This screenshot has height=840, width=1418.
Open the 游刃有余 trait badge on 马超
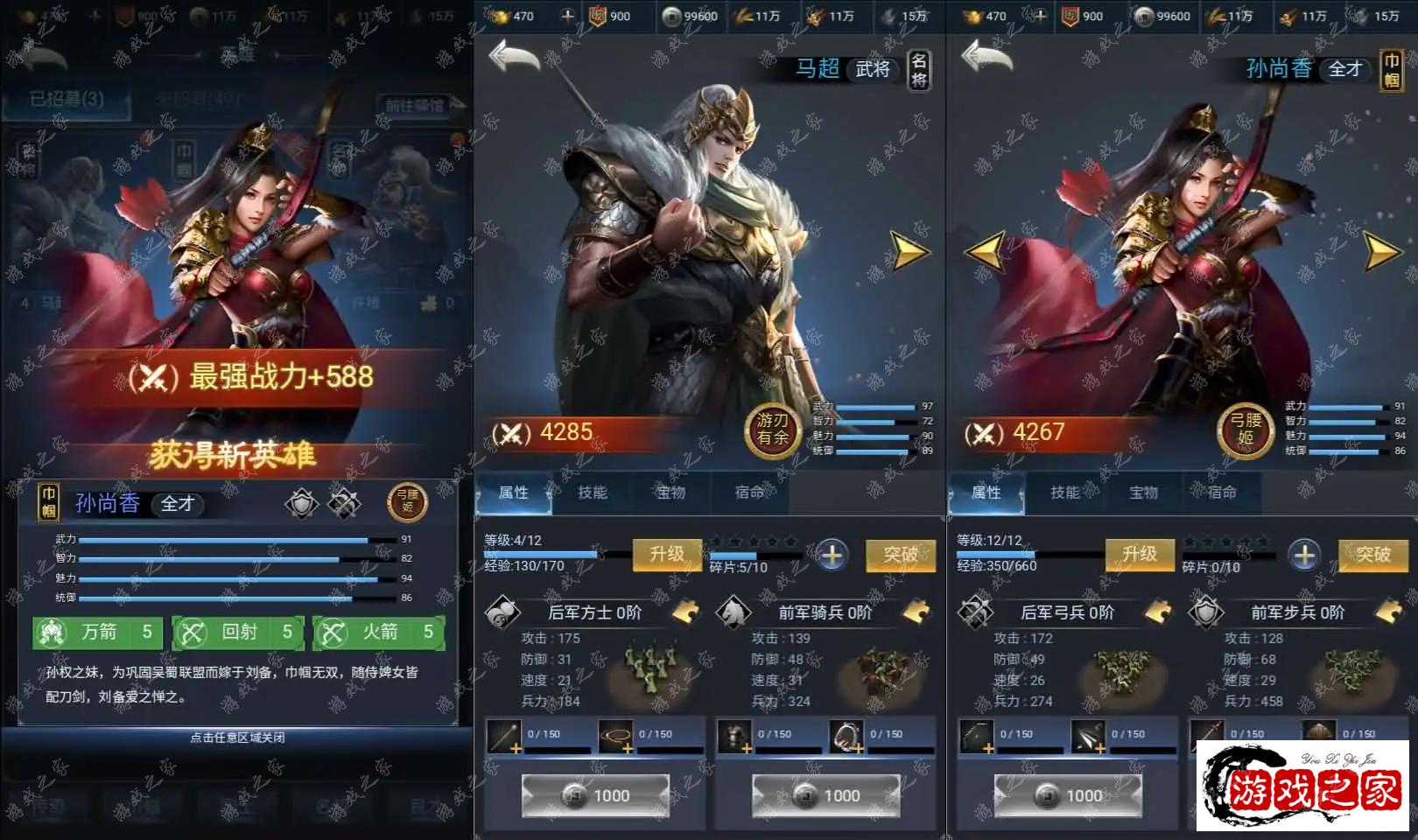click(773, 430)
